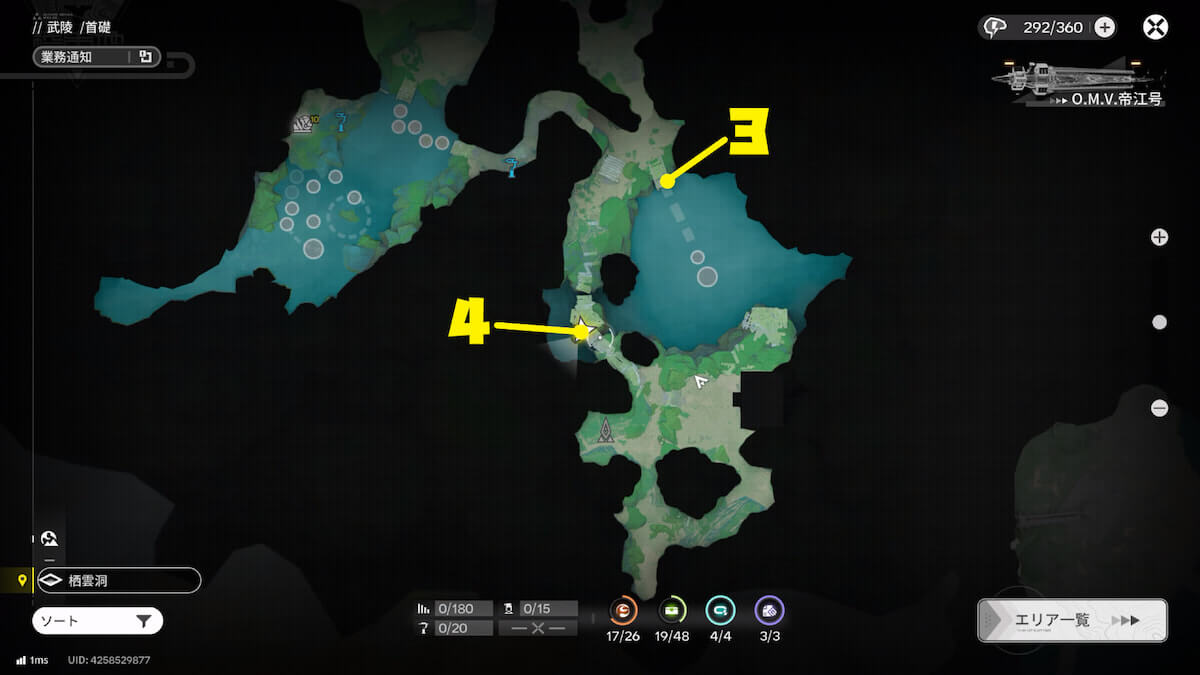Select the mountain region icon above 栖雲洞
Screen dimensions: 1200x675
coord(50,538)
